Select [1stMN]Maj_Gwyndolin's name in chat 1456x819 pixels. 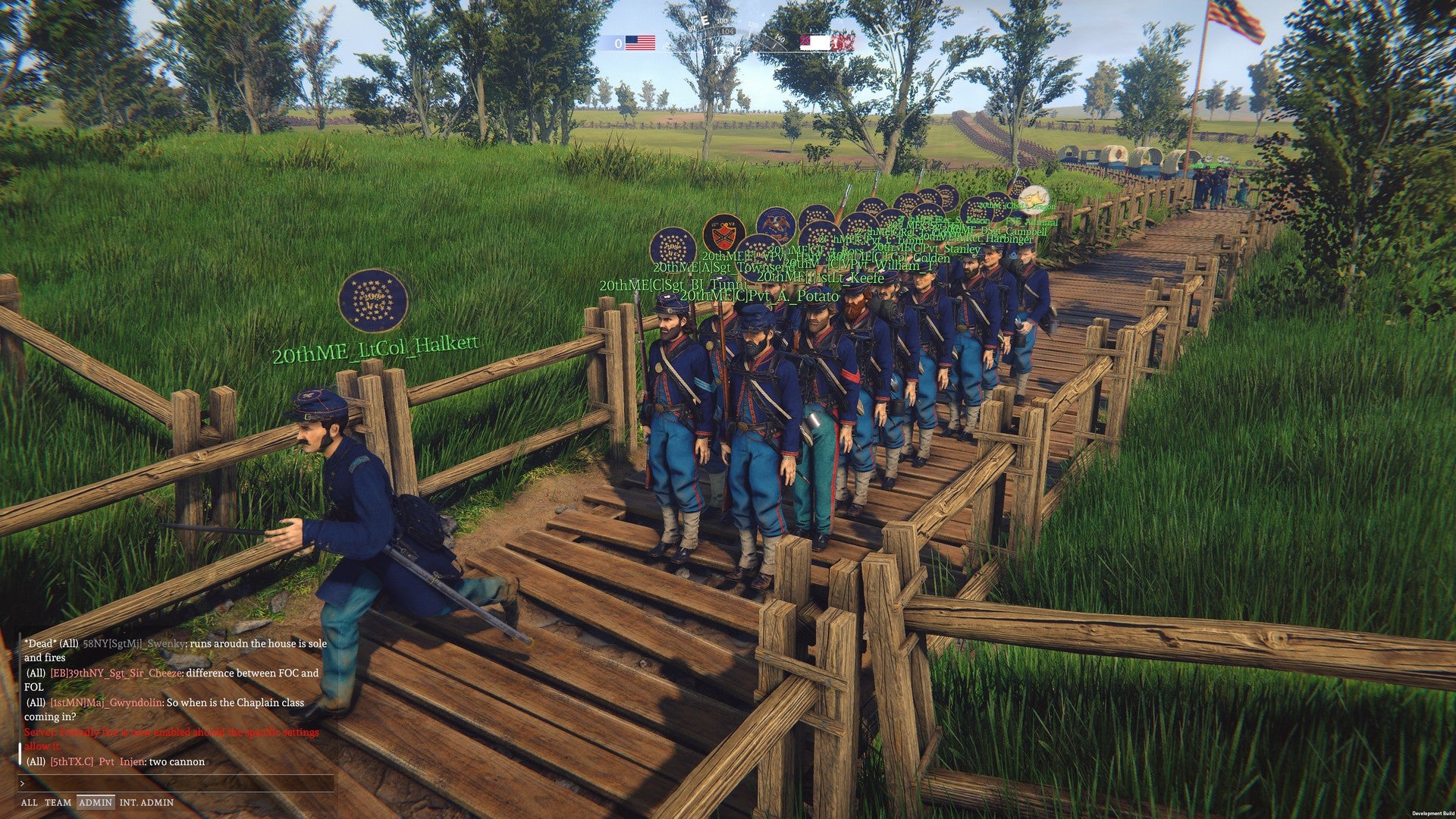106,703
